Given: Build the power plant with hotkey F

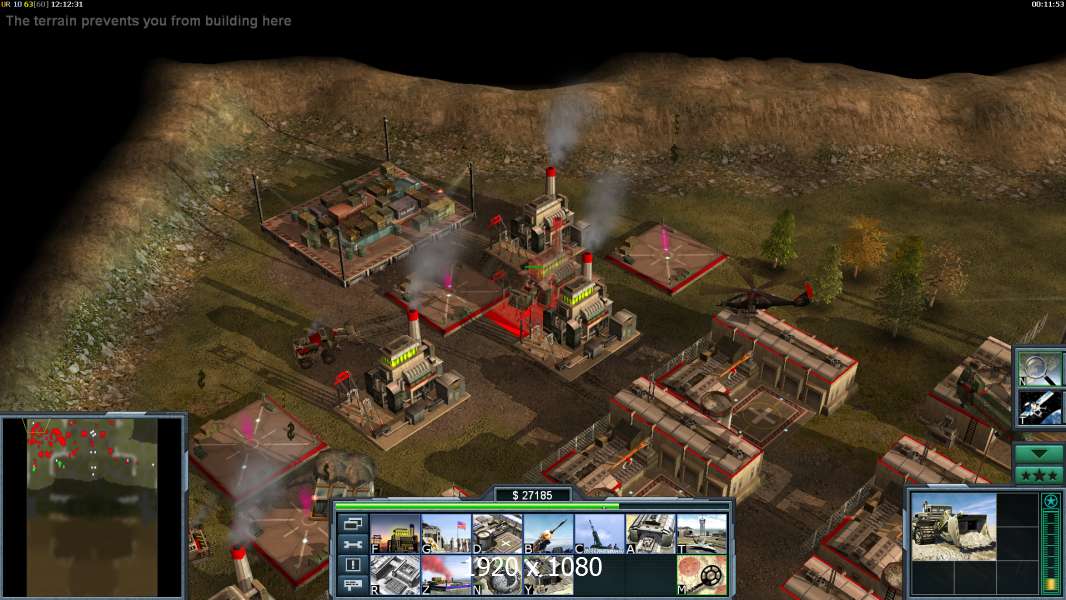Looking at the screenshot, I should pyautogui.click(x=395, y=534).
